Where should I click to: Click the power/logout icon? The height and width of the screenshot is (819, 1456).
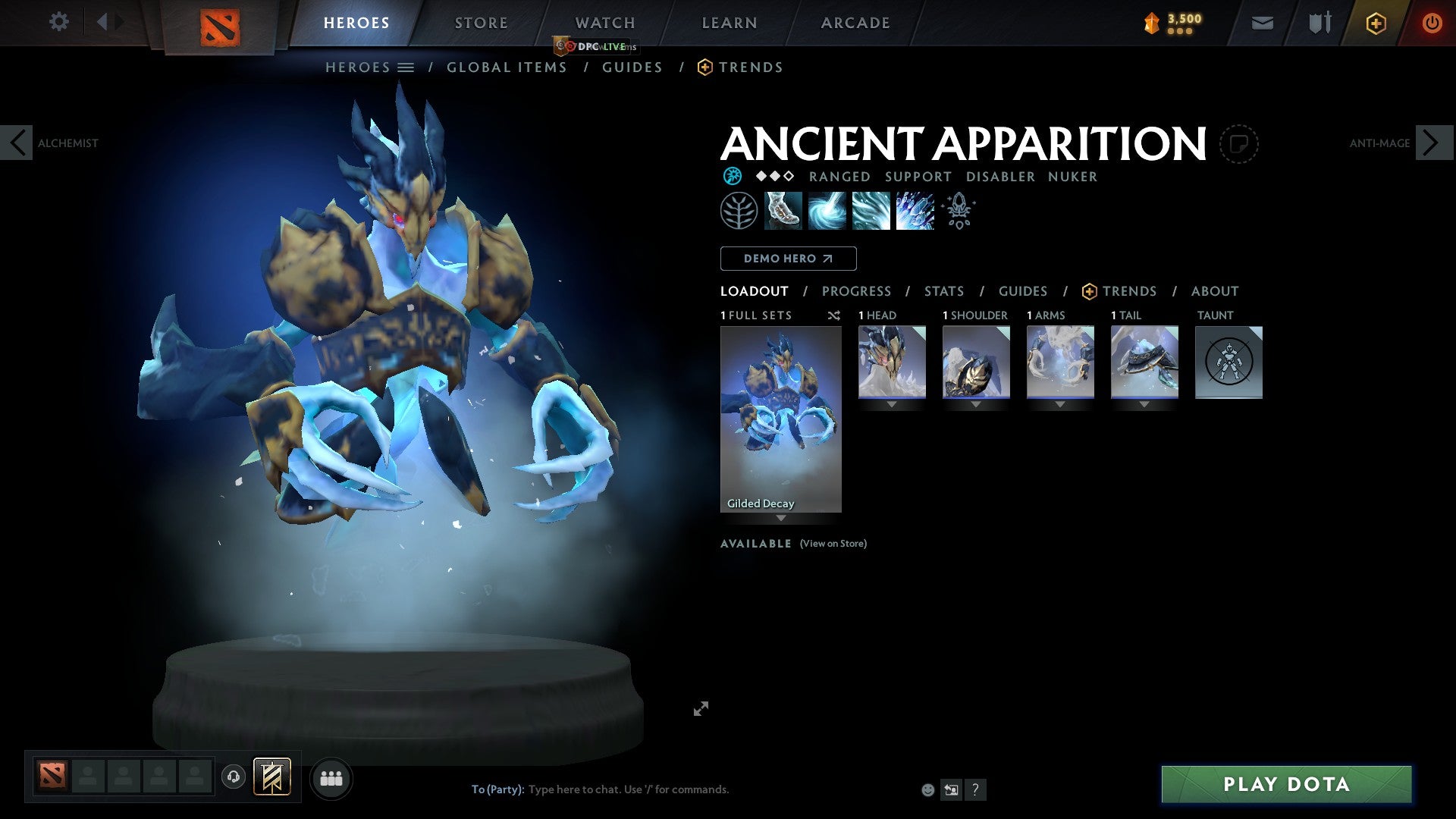pyautogui.click(x=1432, y=23)
